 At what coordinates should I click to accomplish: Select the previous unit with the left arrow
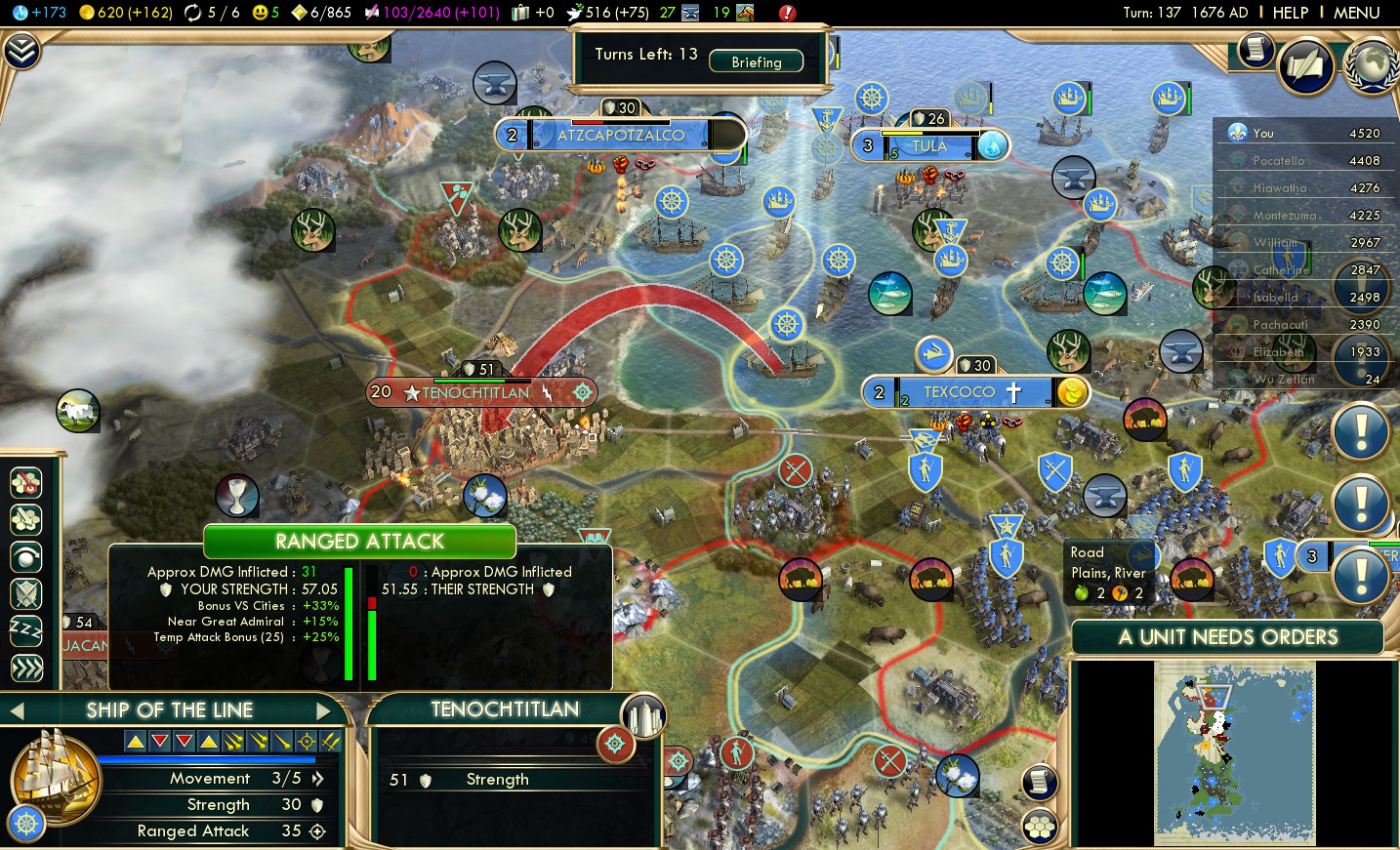click(x=17, y=711)
